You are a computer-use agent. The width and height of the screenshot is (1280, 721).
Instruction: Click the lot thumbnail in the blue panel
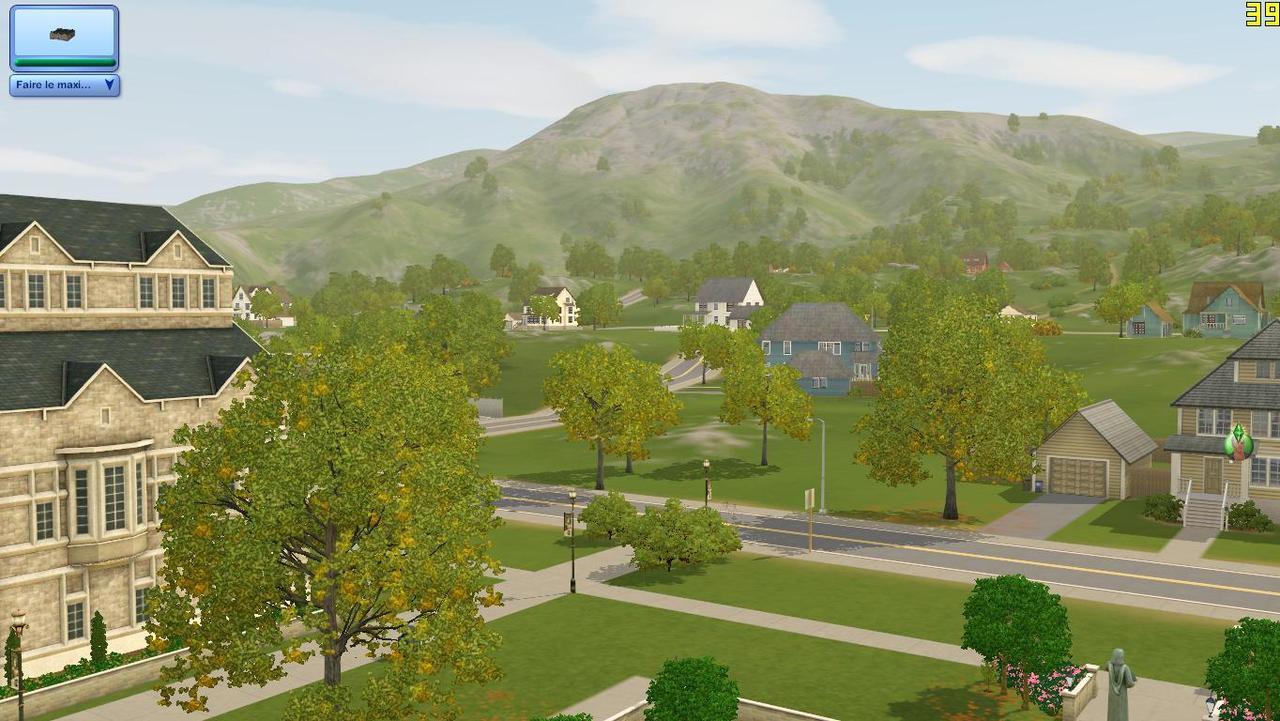[63, 35]
